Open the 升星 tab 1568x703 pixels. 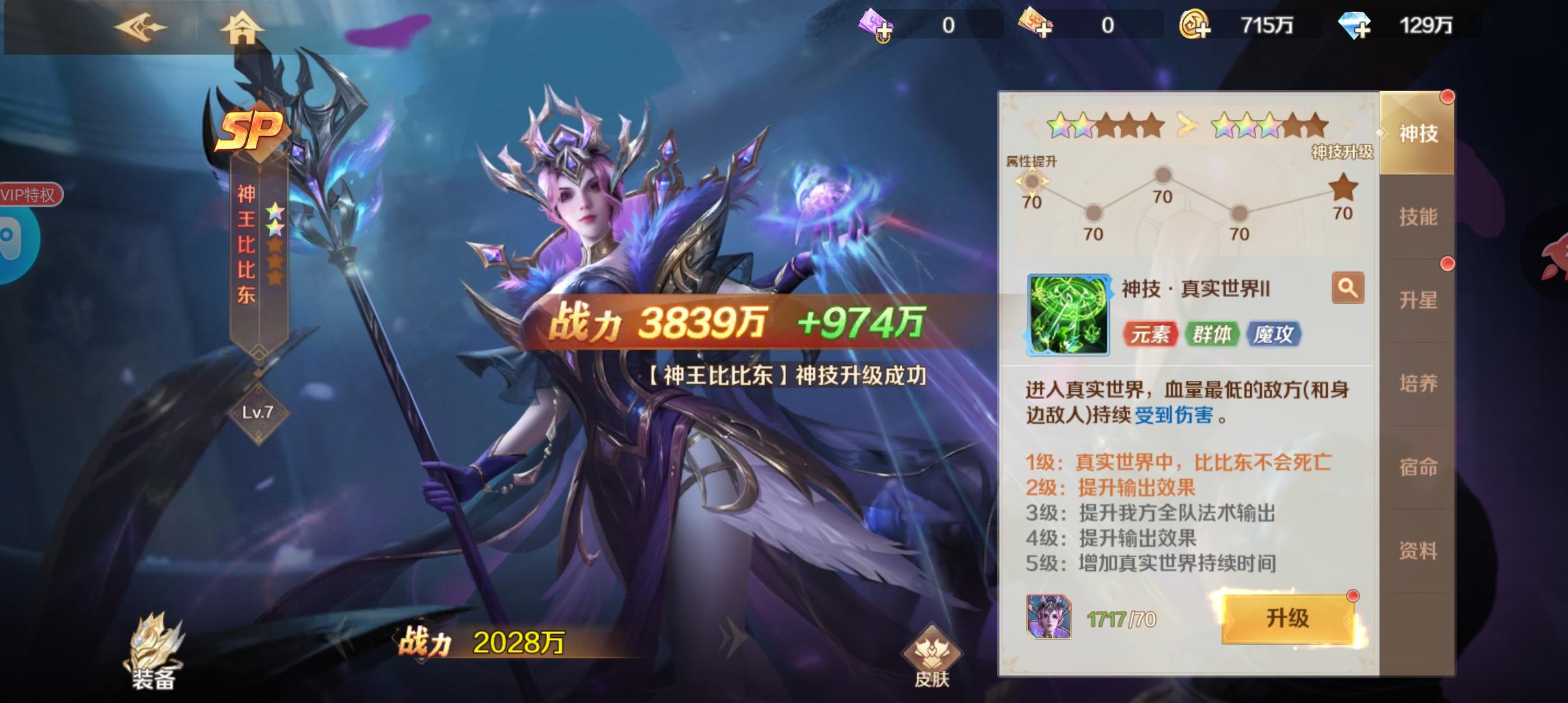1420,301
